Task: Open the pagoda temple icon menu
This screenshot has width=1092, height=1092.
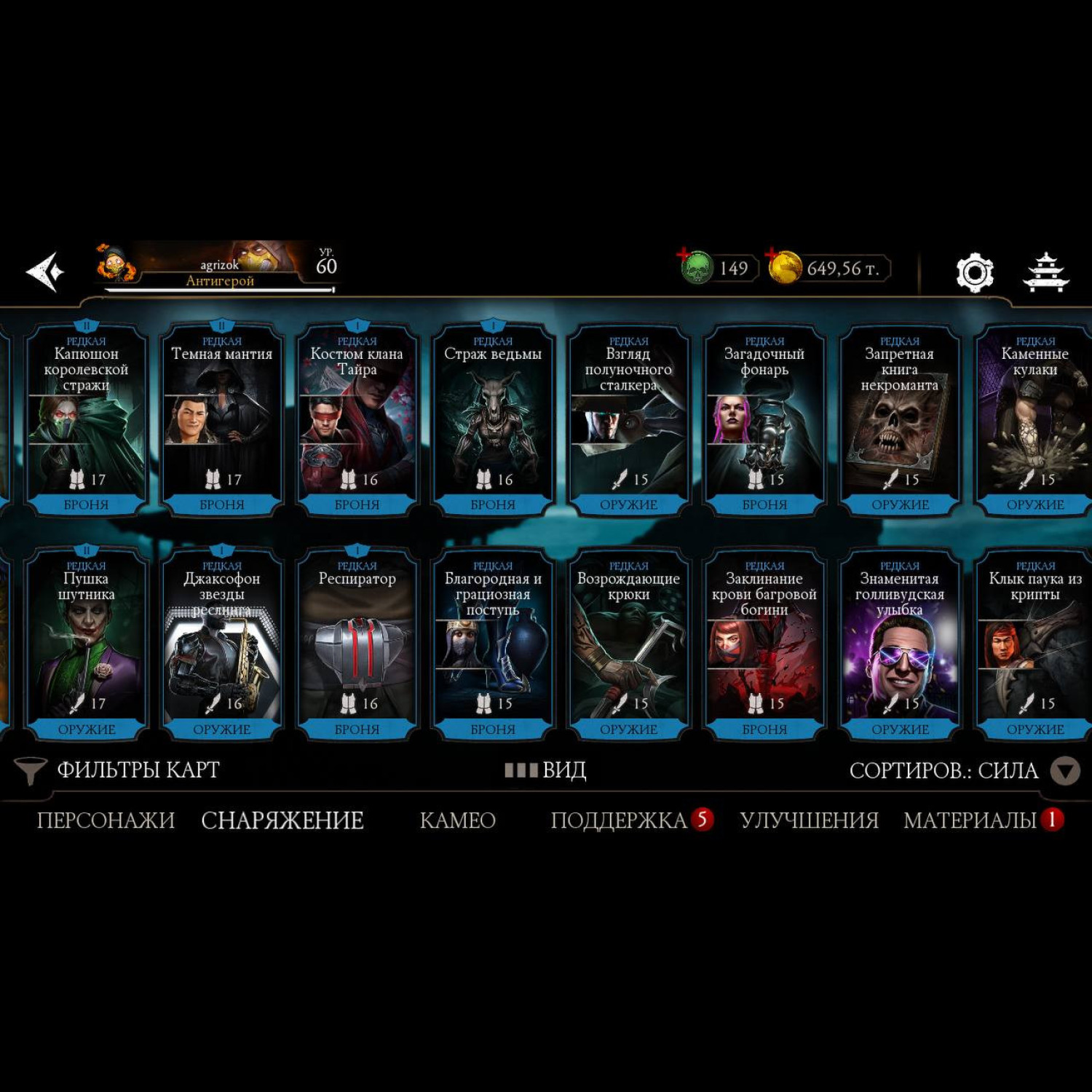Action: tap(1046, 273)
